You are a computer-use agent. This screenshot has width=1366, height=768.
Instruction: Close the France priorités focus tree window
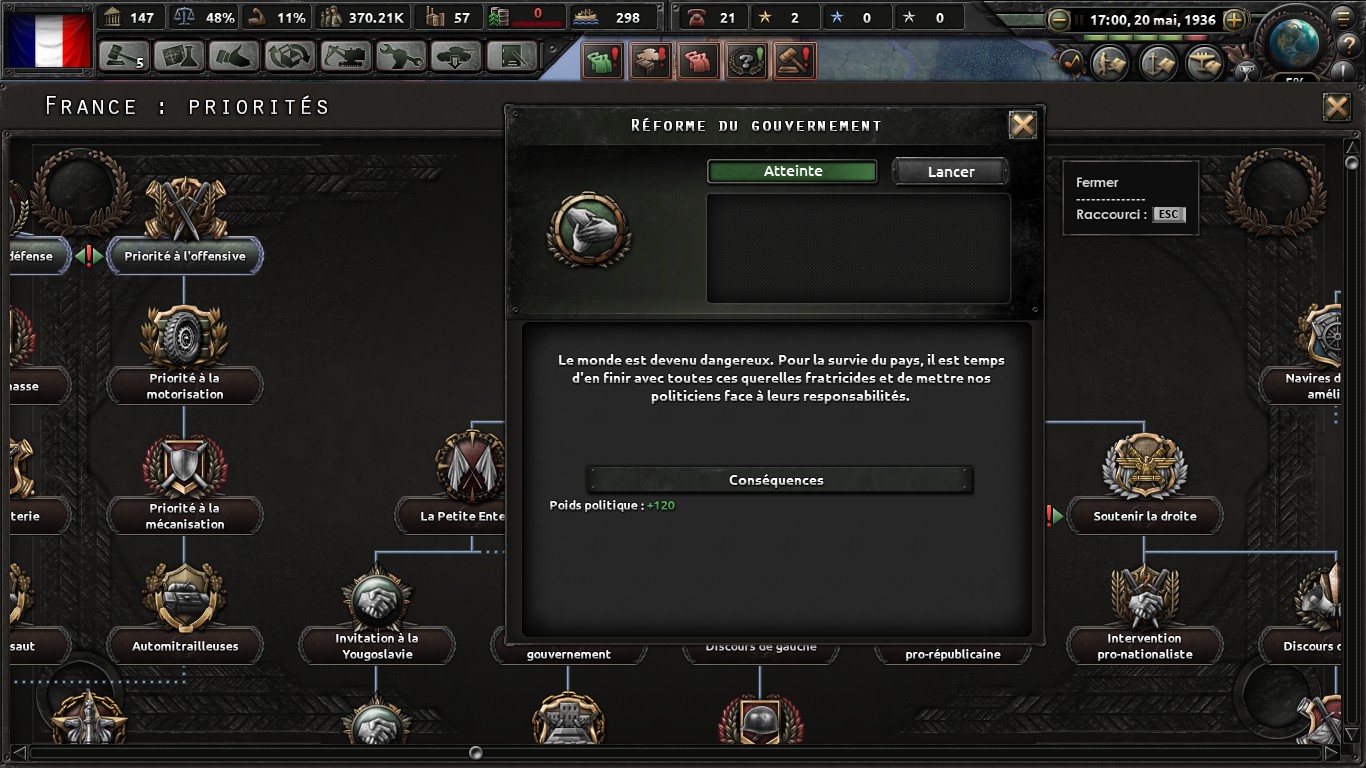coord(1336,107)
